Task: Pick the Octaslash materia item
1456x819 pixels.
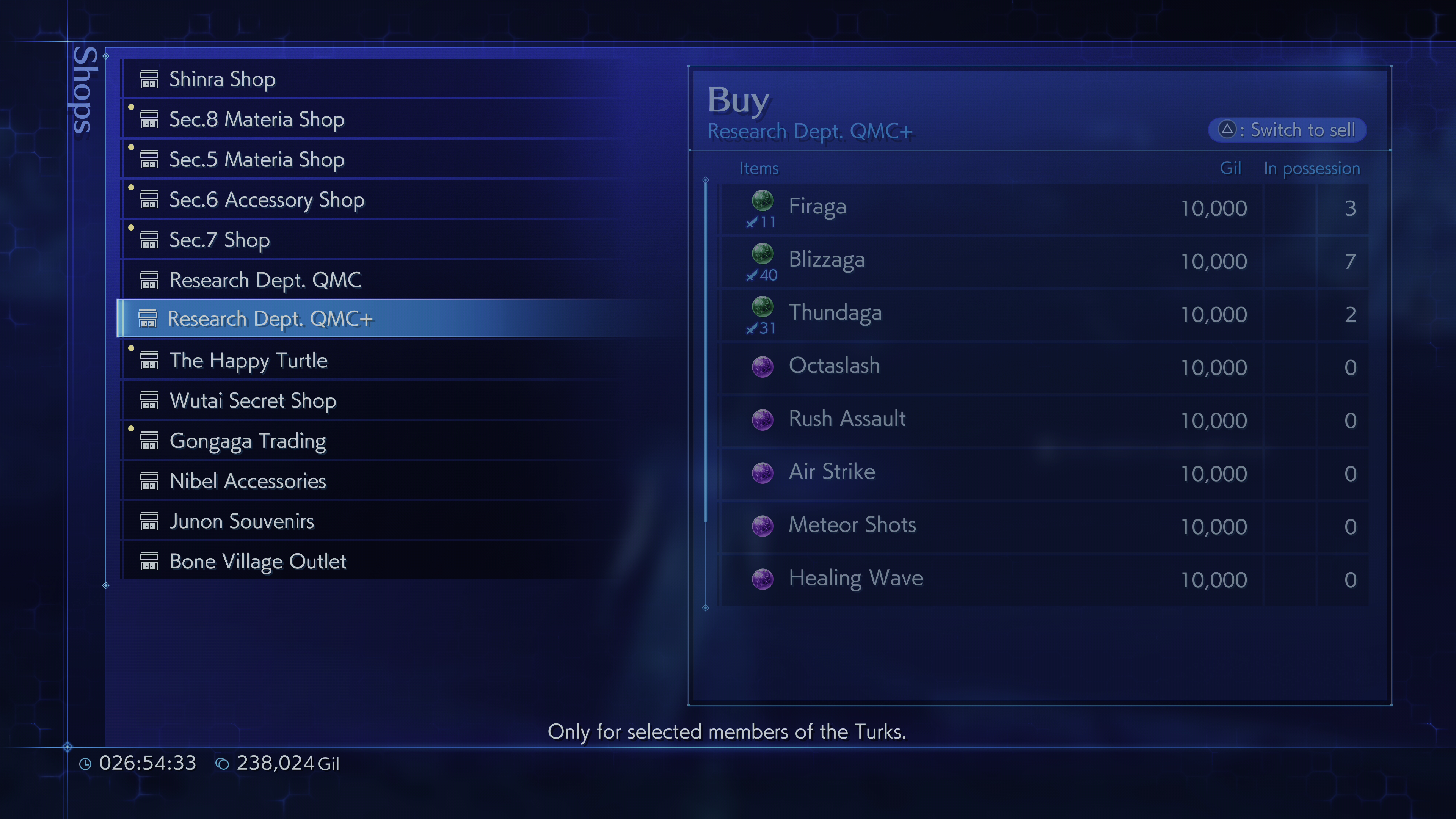Action: click(834, 366)
